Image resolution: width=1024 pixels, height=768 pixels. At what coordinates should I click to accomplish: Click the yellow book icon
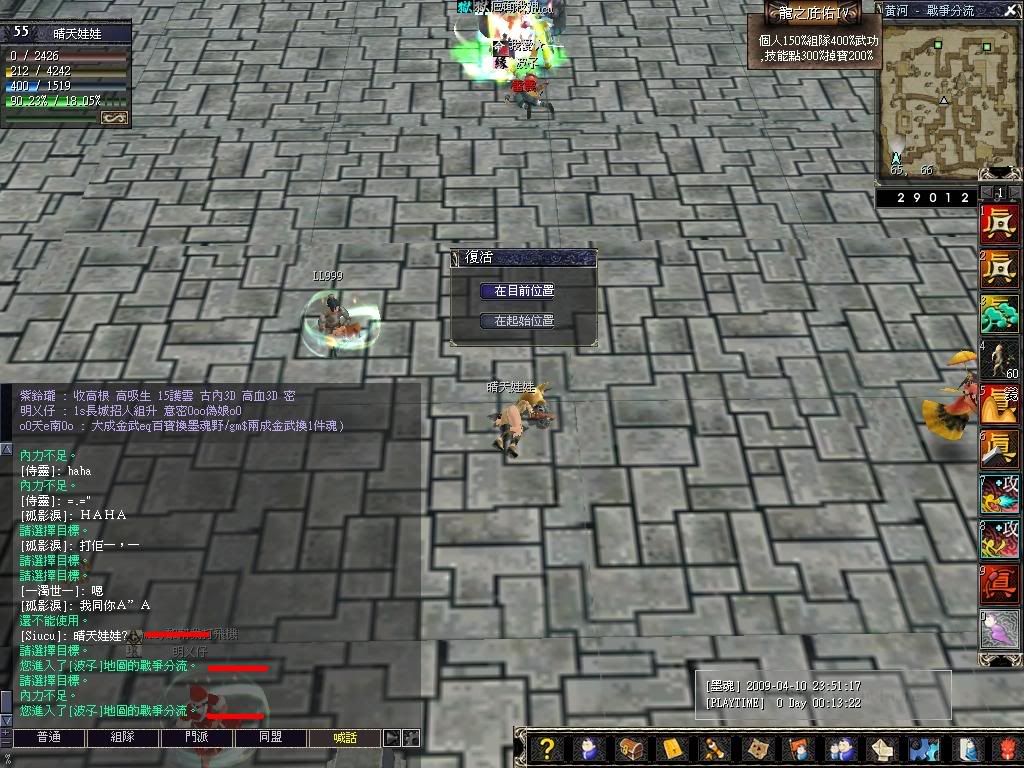(672, 749)
